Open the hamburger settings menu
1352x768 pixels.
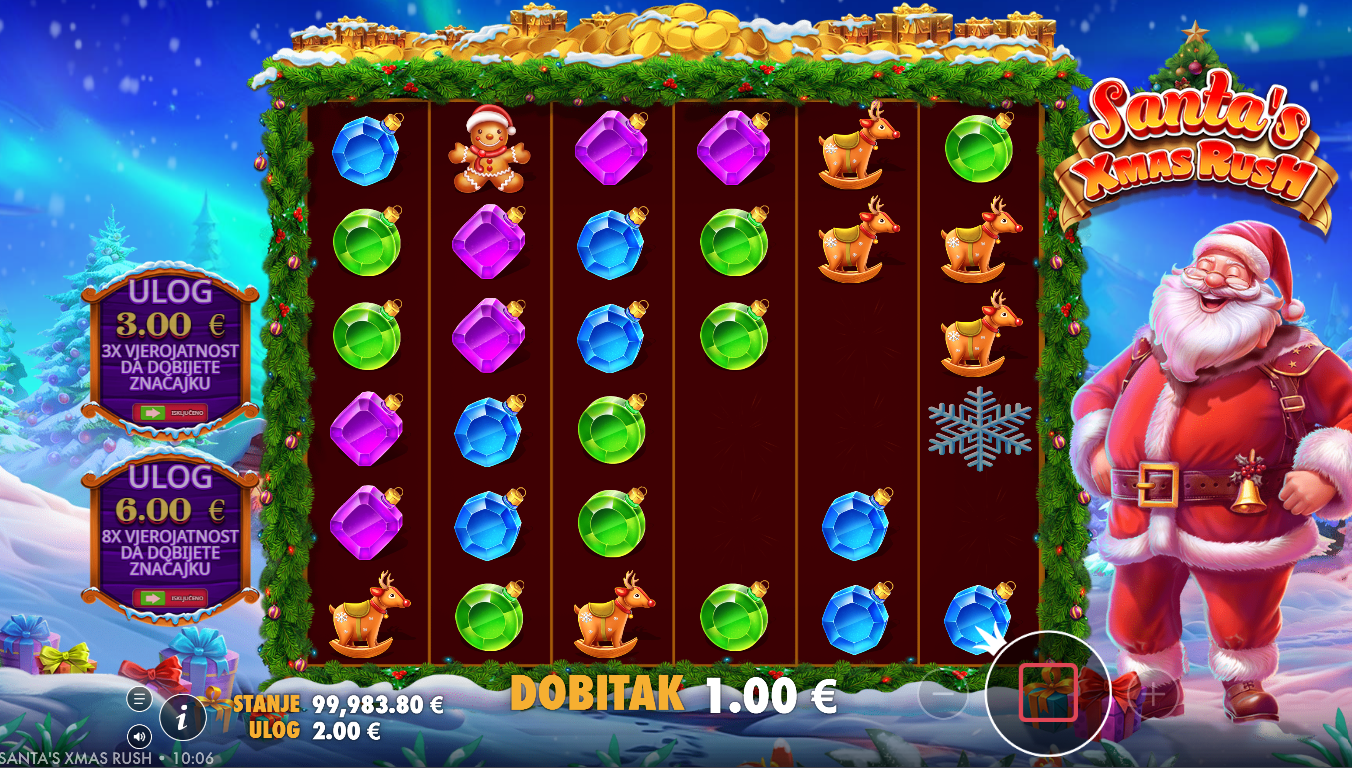(x=139, y=698)
